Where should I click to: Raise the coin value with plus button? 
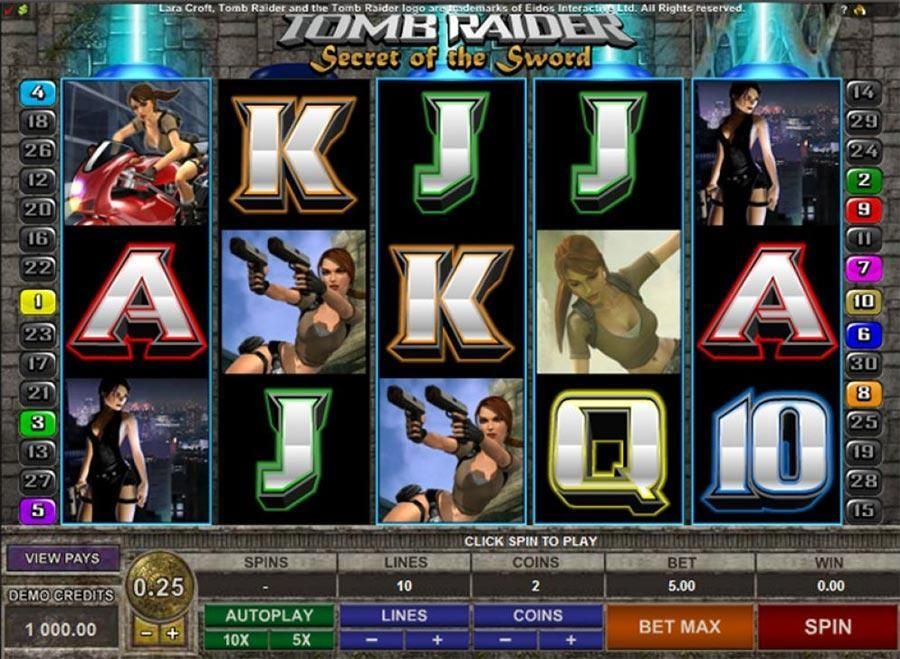click(172, 633)
